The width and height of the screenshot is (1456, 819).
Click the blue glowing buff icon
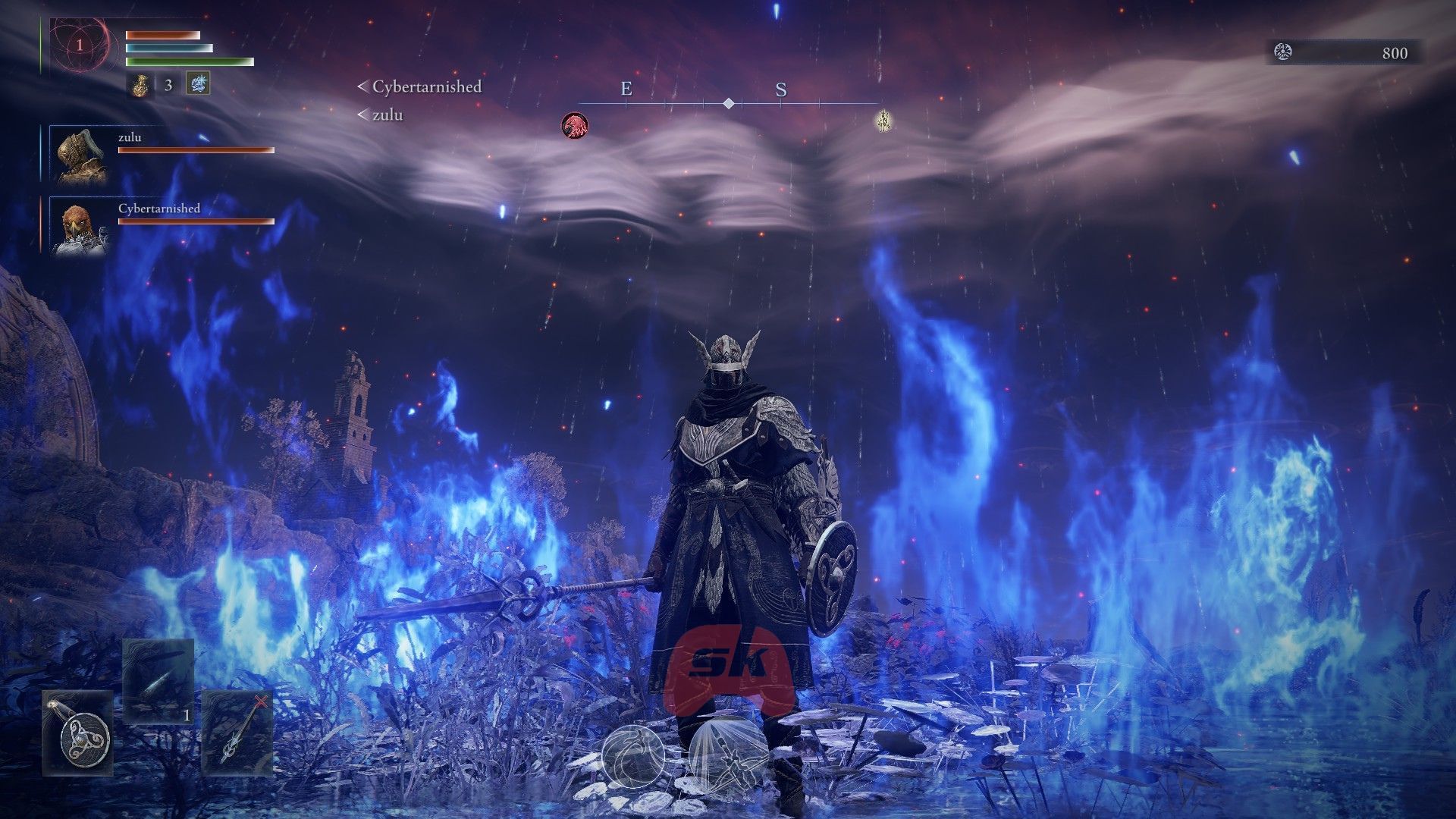tap(198, 83)
